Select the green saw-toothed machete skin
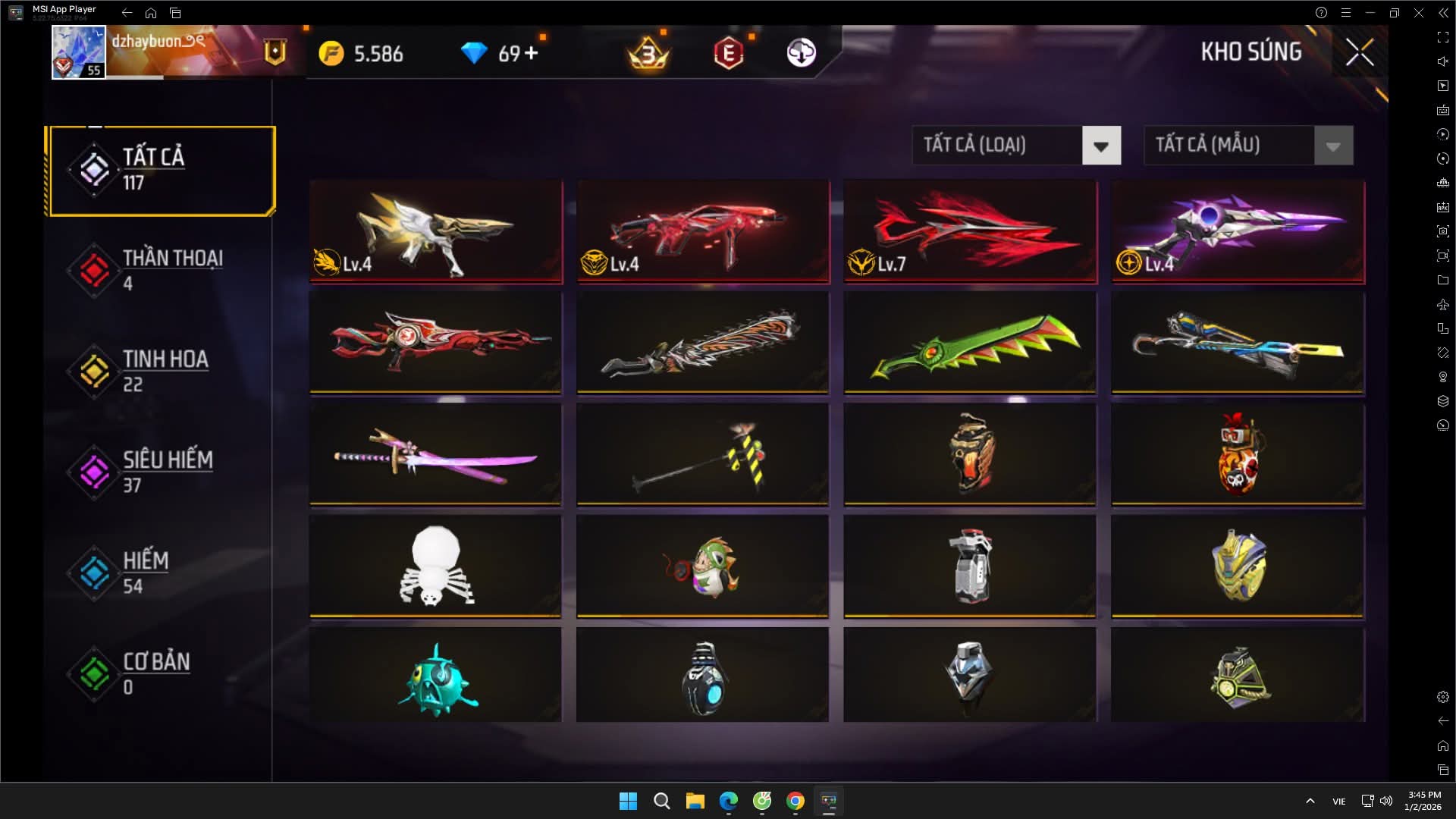 pyautogui.click(x=970, y=344)
